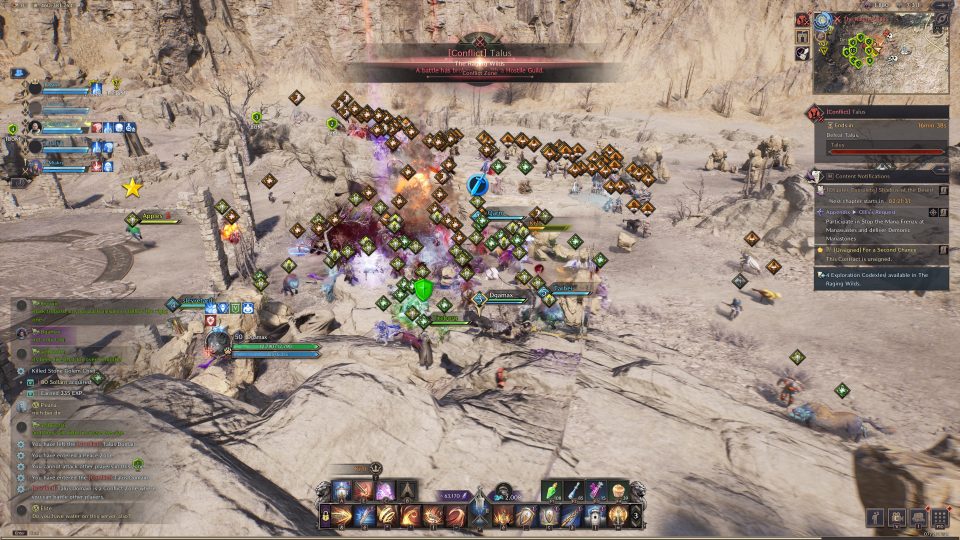This screenshot has width=960, height=540.
Task: Open the castle icon beside the minimap
Action: (803, 36)
